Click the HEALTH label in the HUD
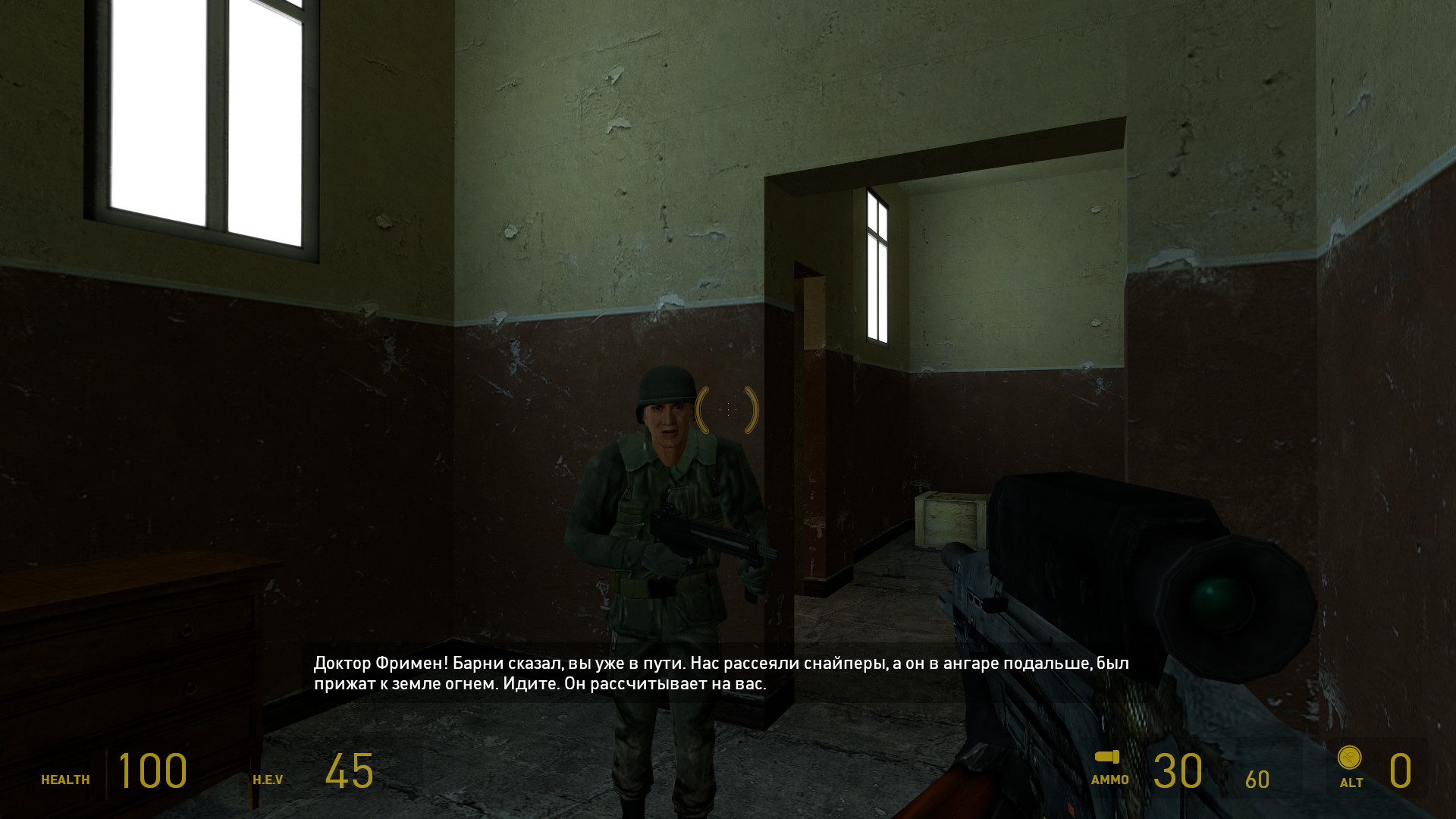 coord(65,778)
